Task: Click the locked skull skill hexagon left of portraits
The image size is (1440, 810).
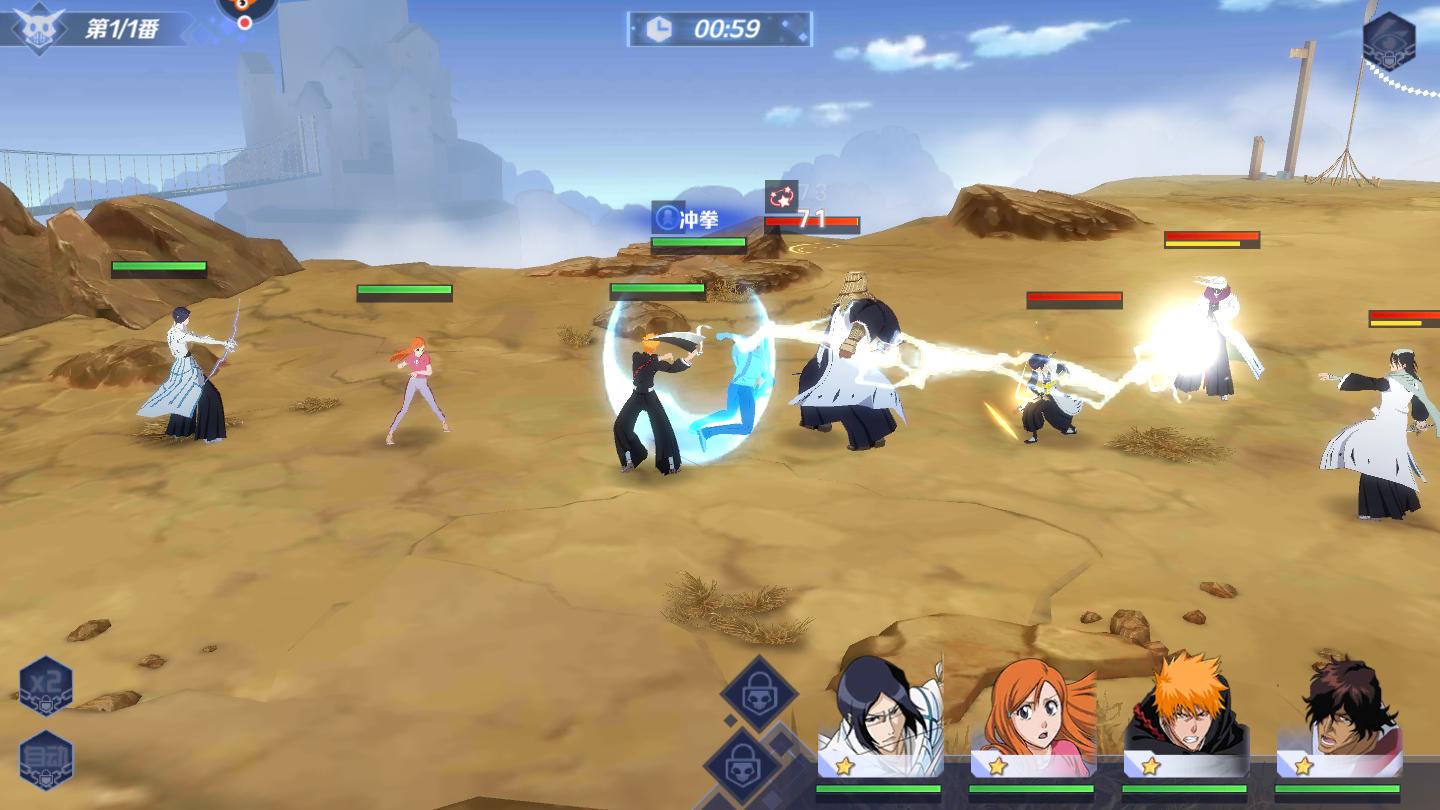Action: pyautogui.click(x=758, y=691)
